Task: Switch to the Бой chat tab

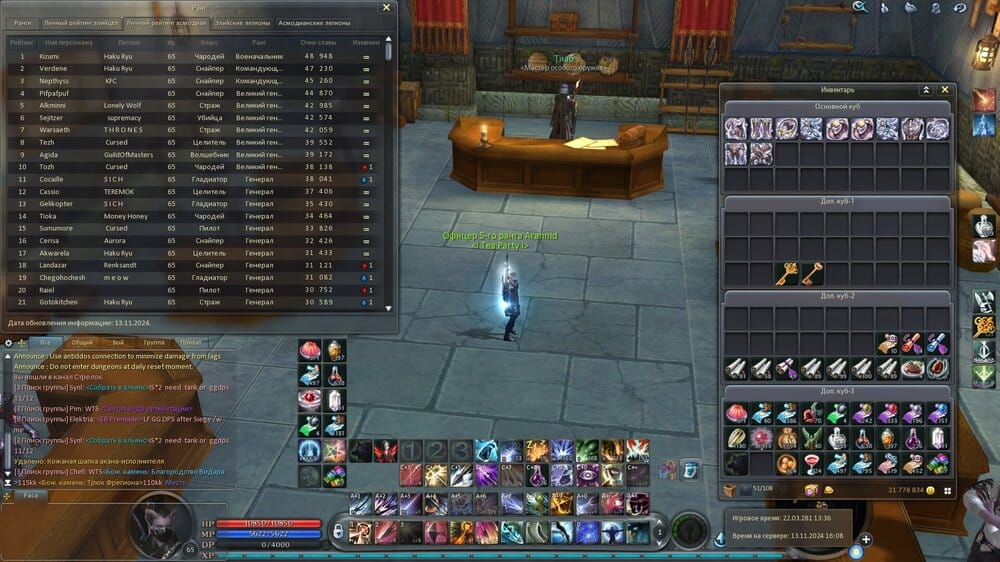Action: pyautogui.click(x=118, y=343)
